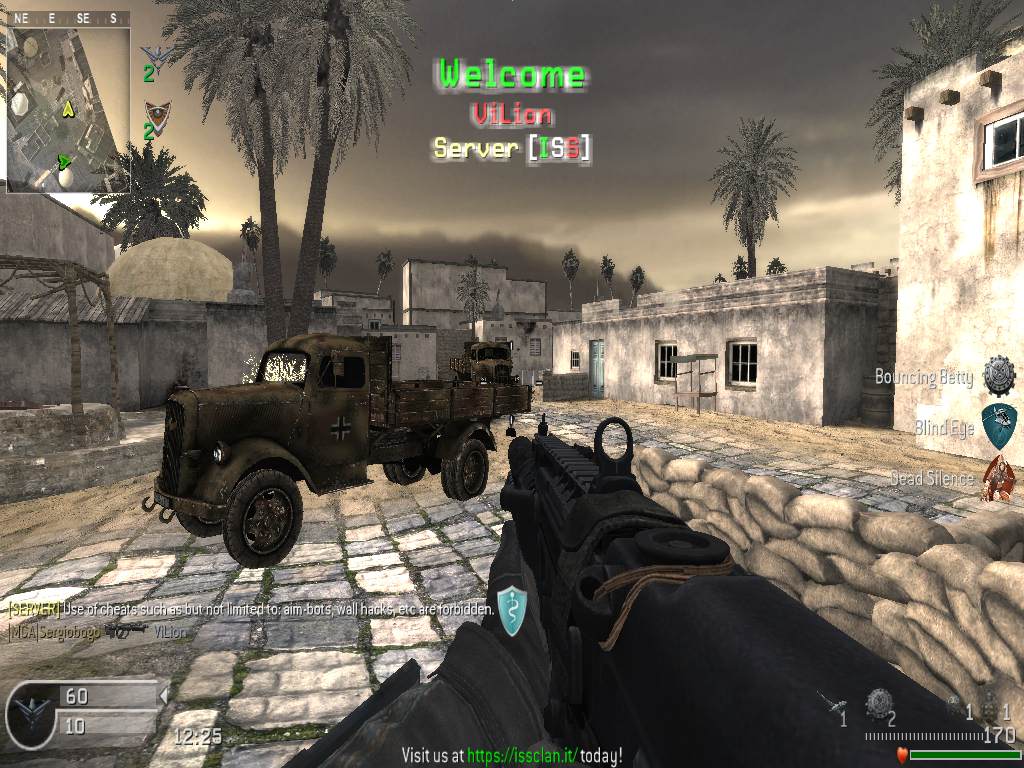Select the Bouncing Betty perk icon
The image size is (1024, 768).
click(998, 376)
